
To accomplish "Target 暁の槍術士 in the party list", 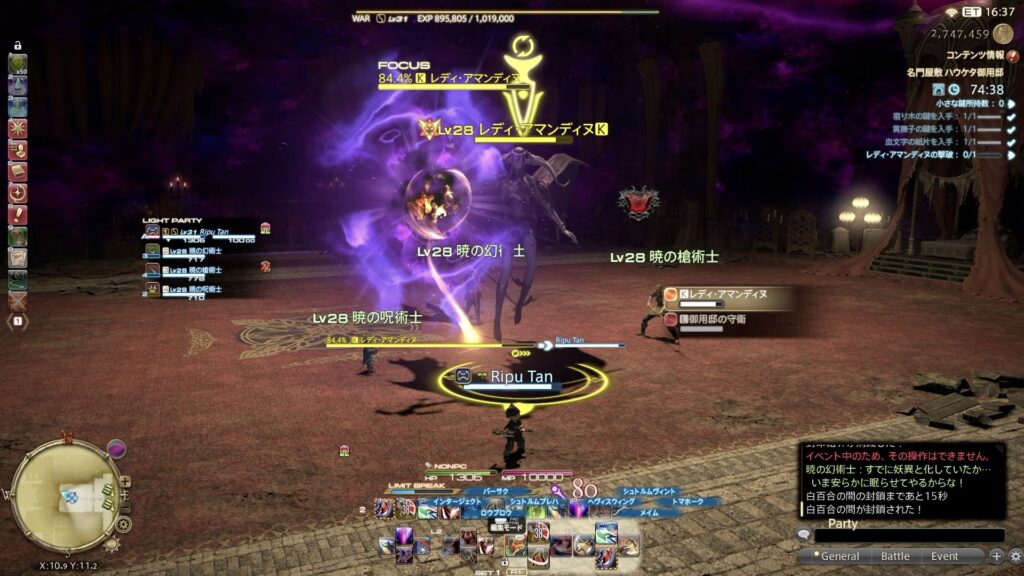I will pos(200,270).
